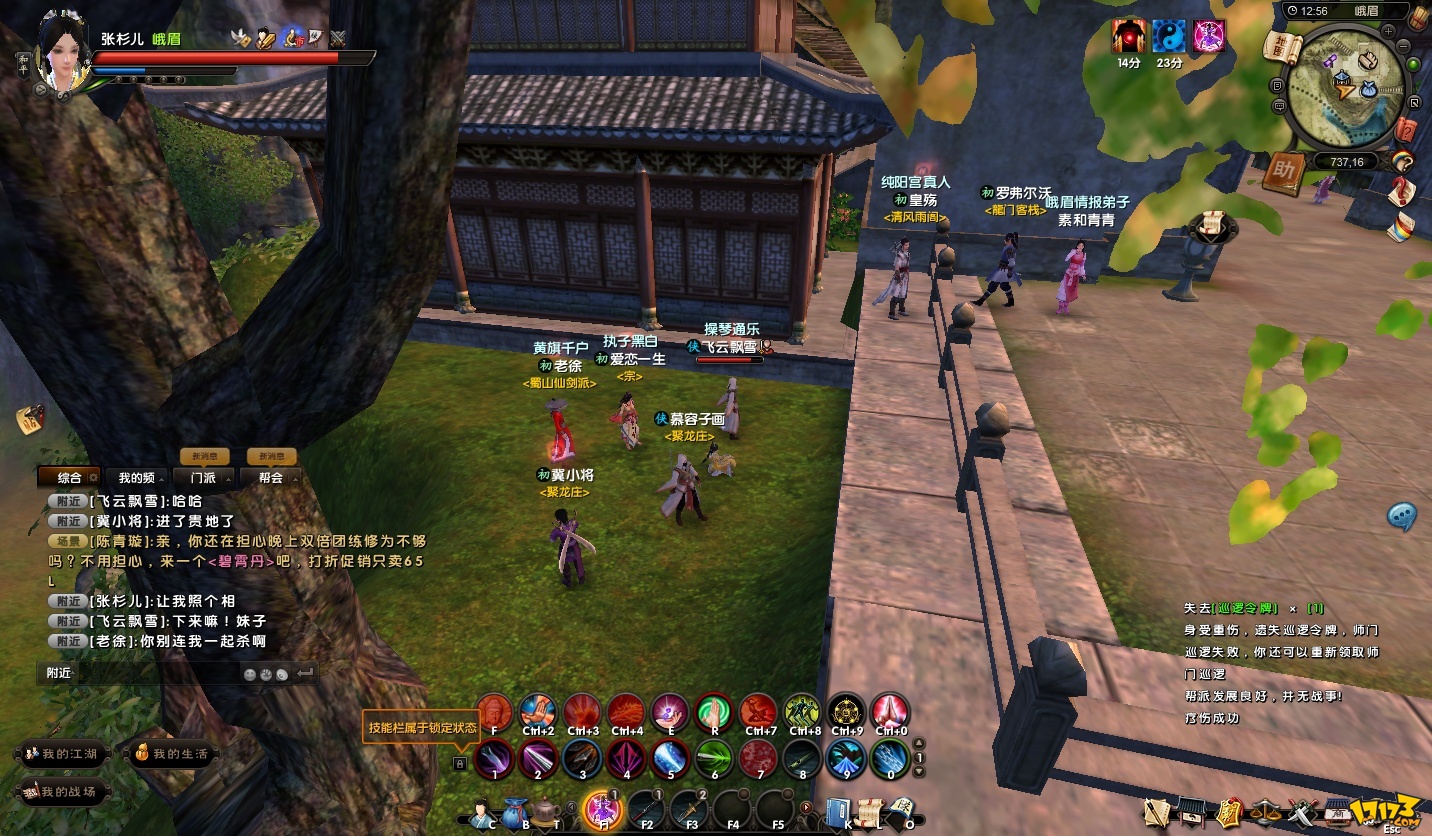Open the 我的江湖 menu
This screenshot has height=836, width=1432.
tap(62, 754)
